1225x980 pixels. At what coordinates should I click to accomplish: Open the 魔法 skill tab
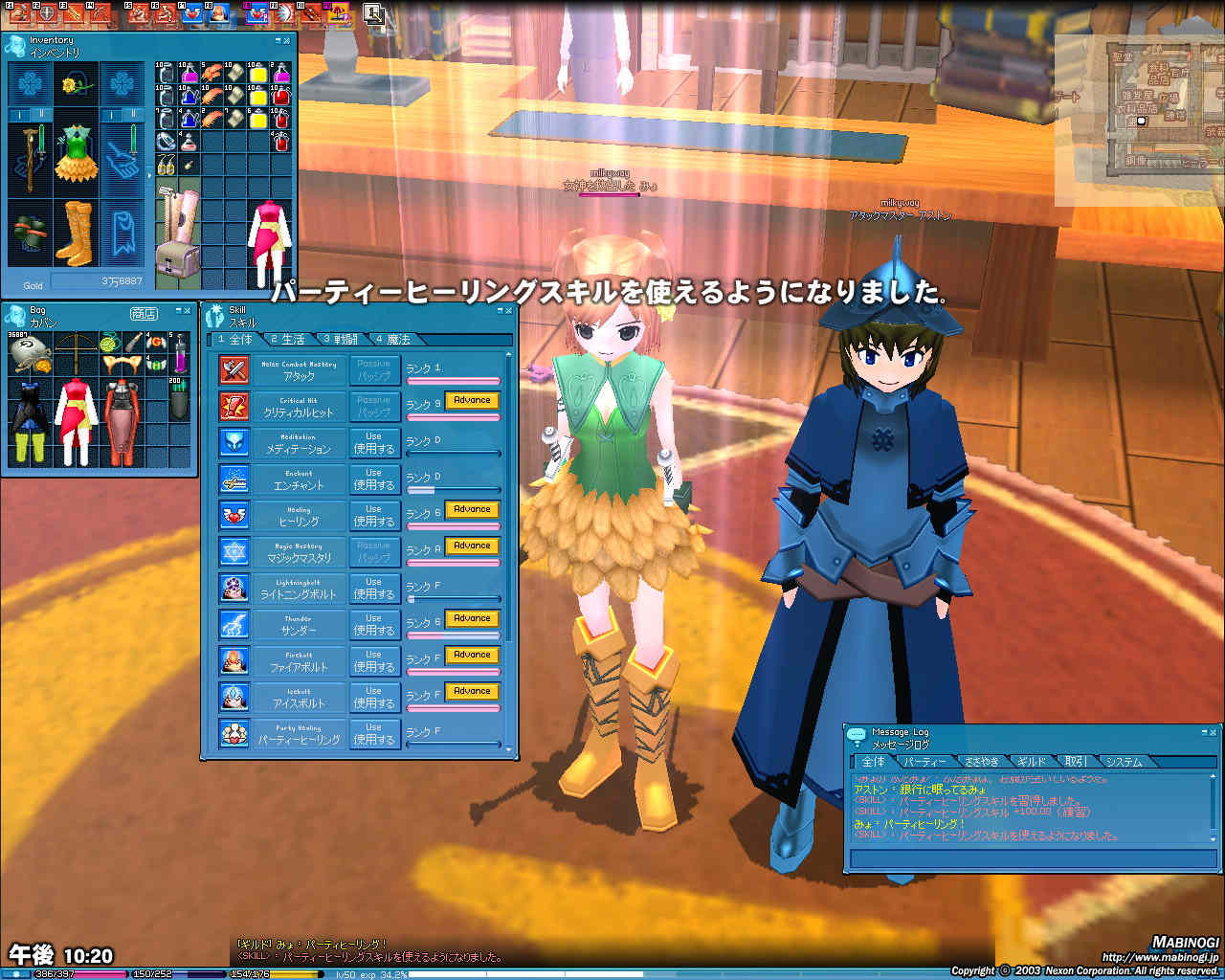[x=393, y=340]
